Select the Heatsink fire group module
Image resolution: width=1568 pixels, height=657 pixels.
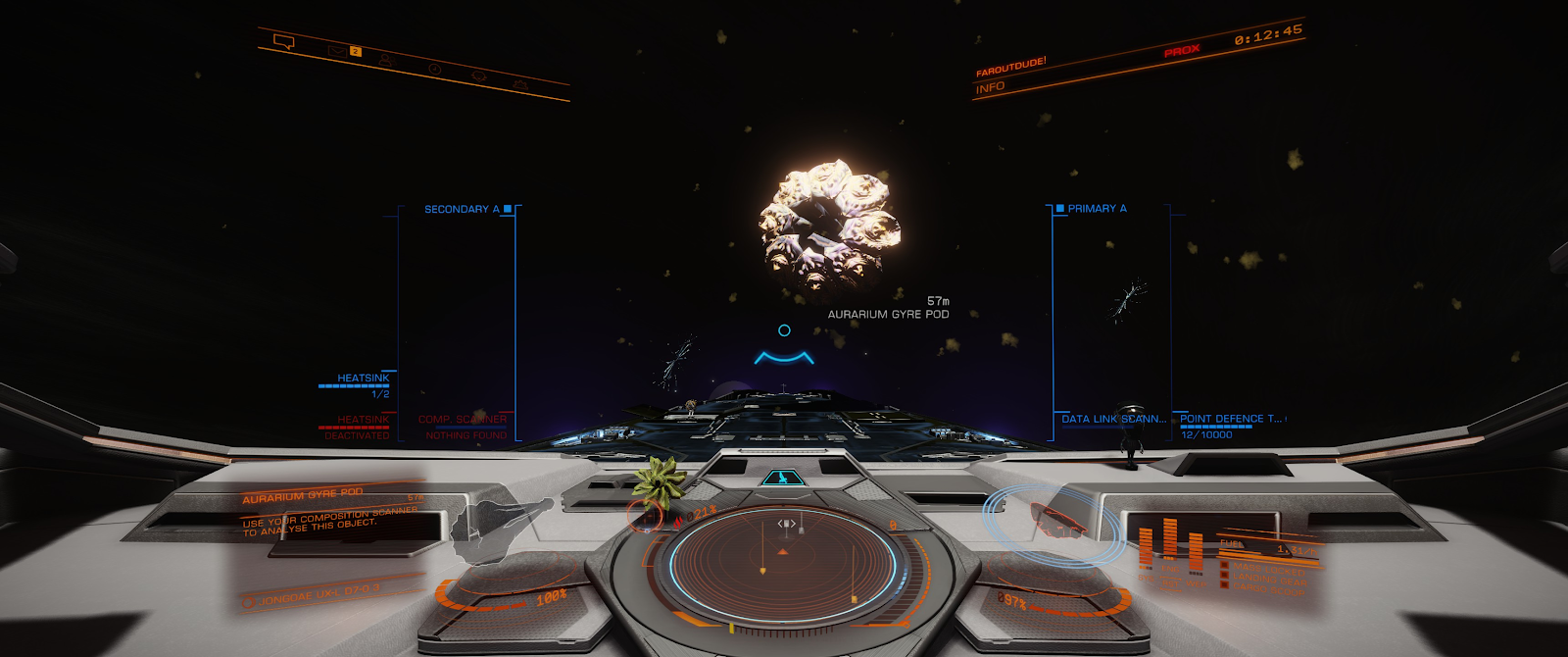[x=363, y=379]
